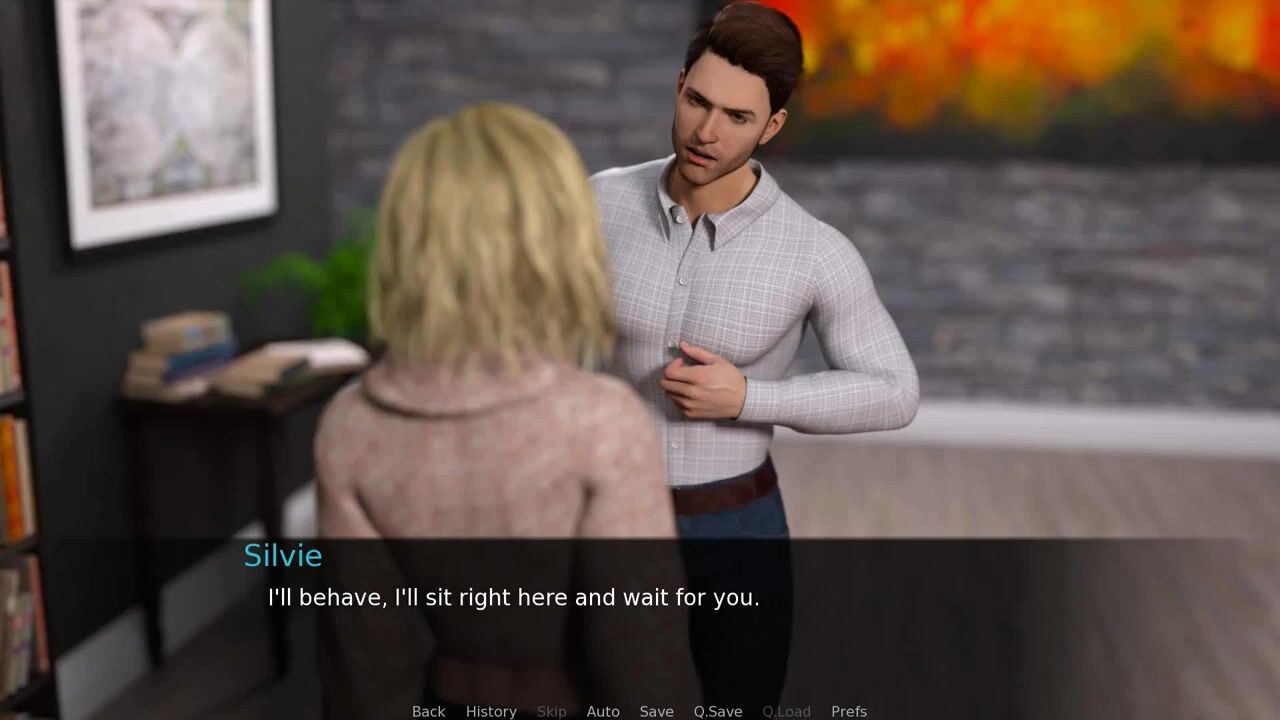
Task: Open the Prefs settings screen
Action: coord(849,711)
